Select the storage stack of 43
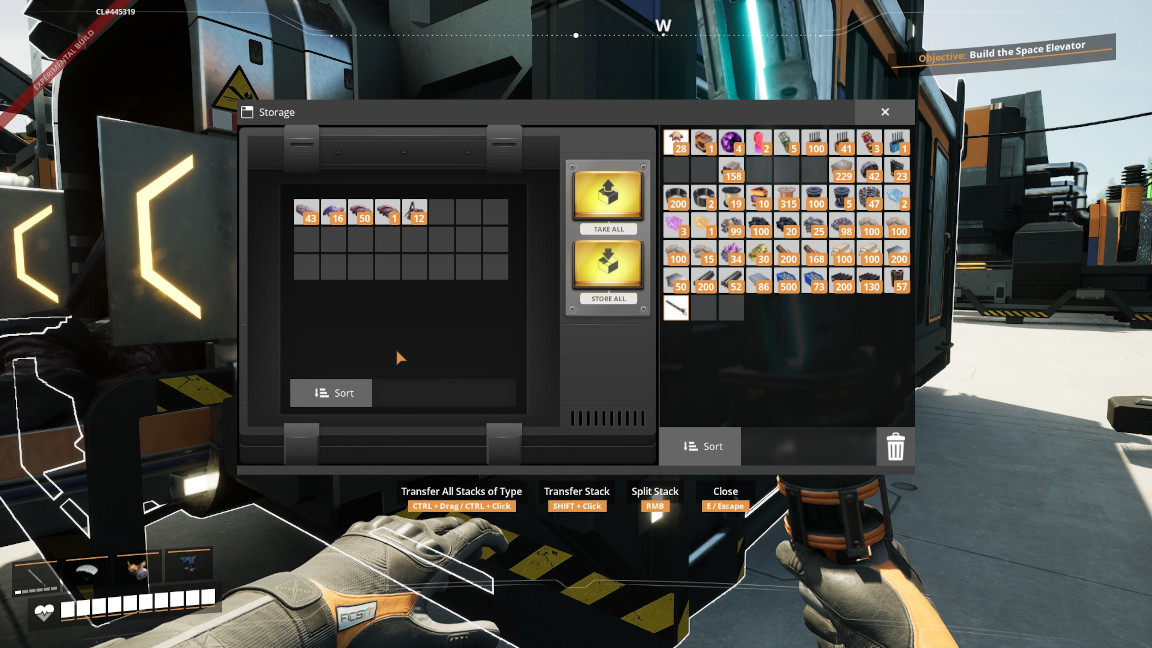The image size is (1152, 648). pos(307,212)
